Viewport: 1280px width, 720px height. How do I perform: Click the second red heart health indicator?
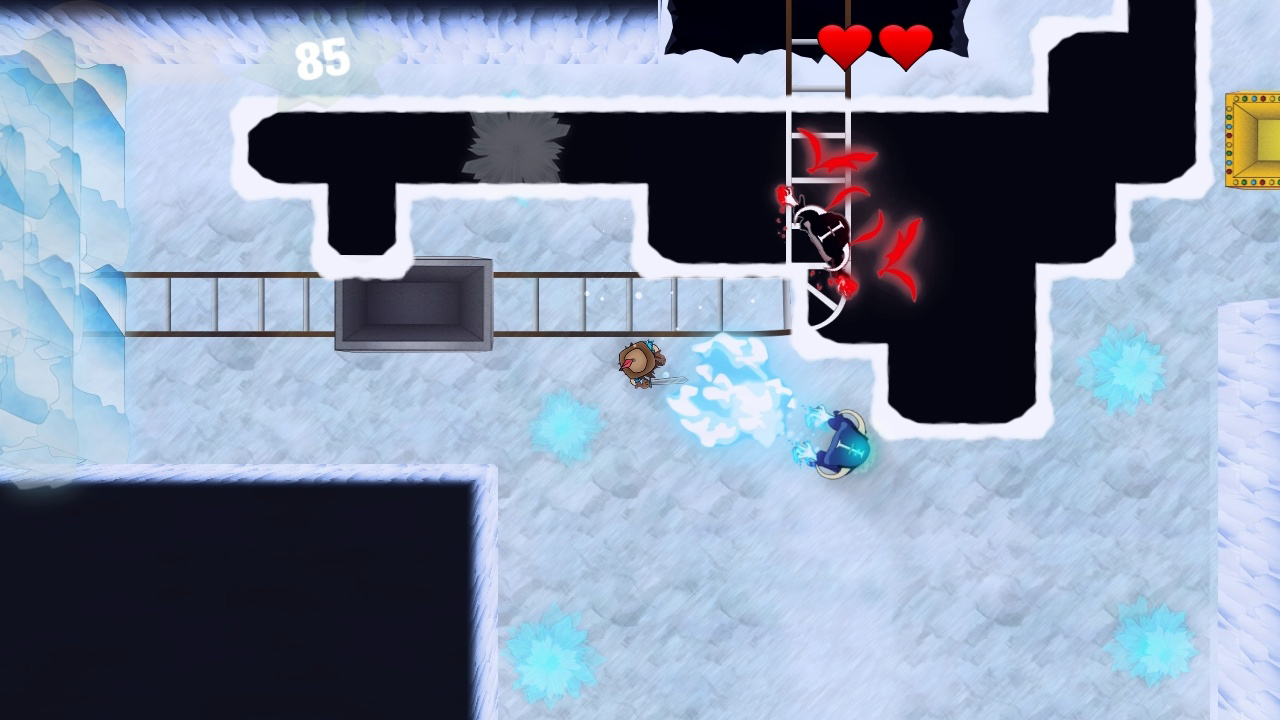(905, 45)
